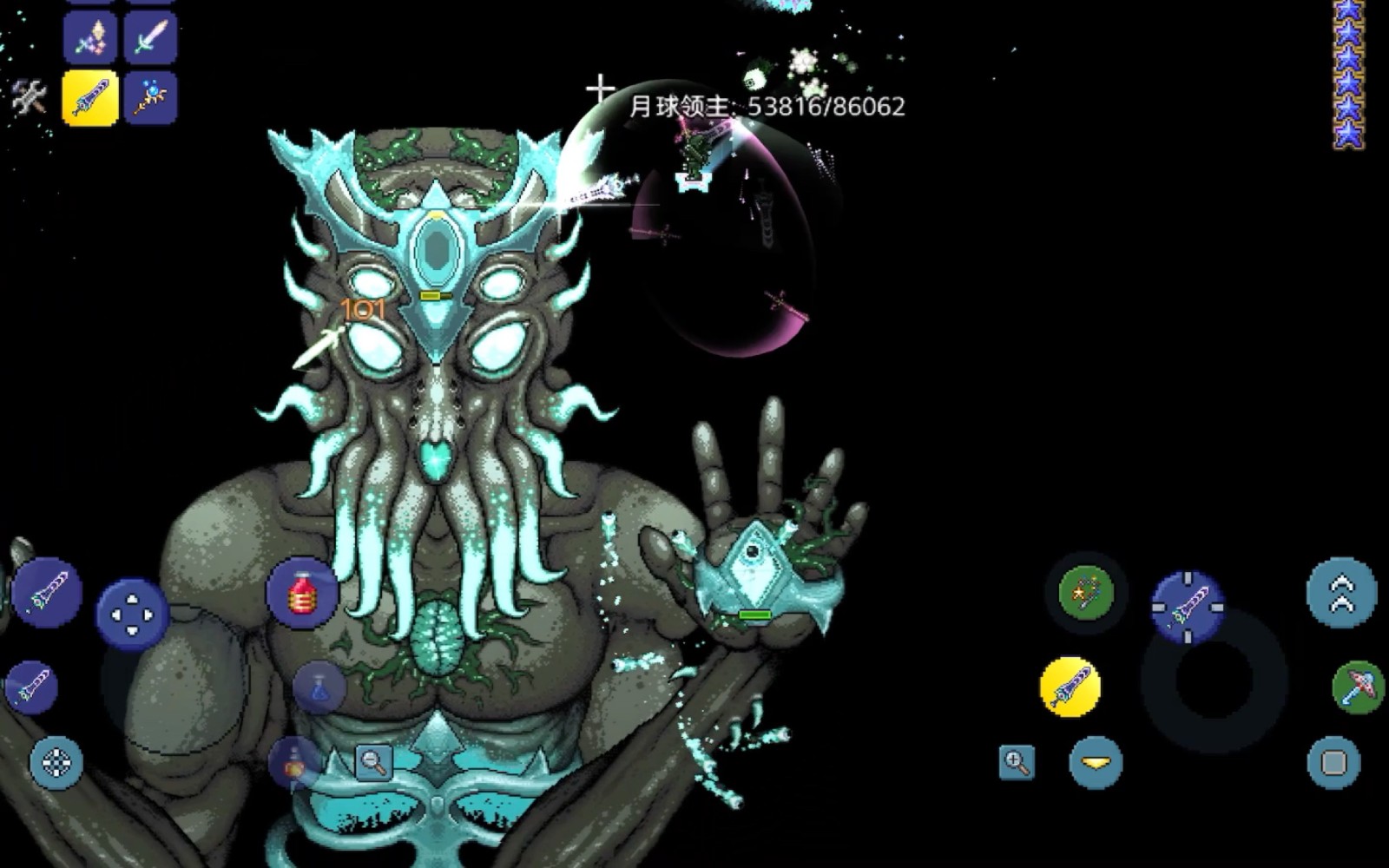Zoom in with the plus magnifier
This screenshot has height=868, width=1389.
pos(1017,762)
